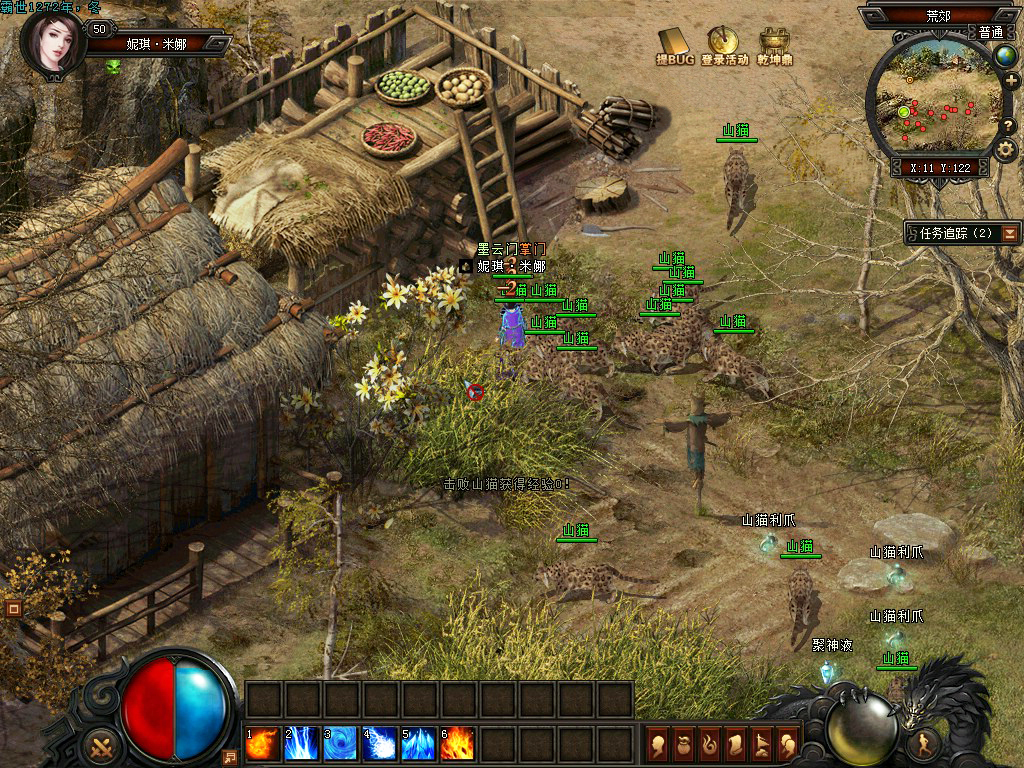The image size is (1024, 768).
Task: Use the blue vortex skill in slot 3
Action: point(341,744)
